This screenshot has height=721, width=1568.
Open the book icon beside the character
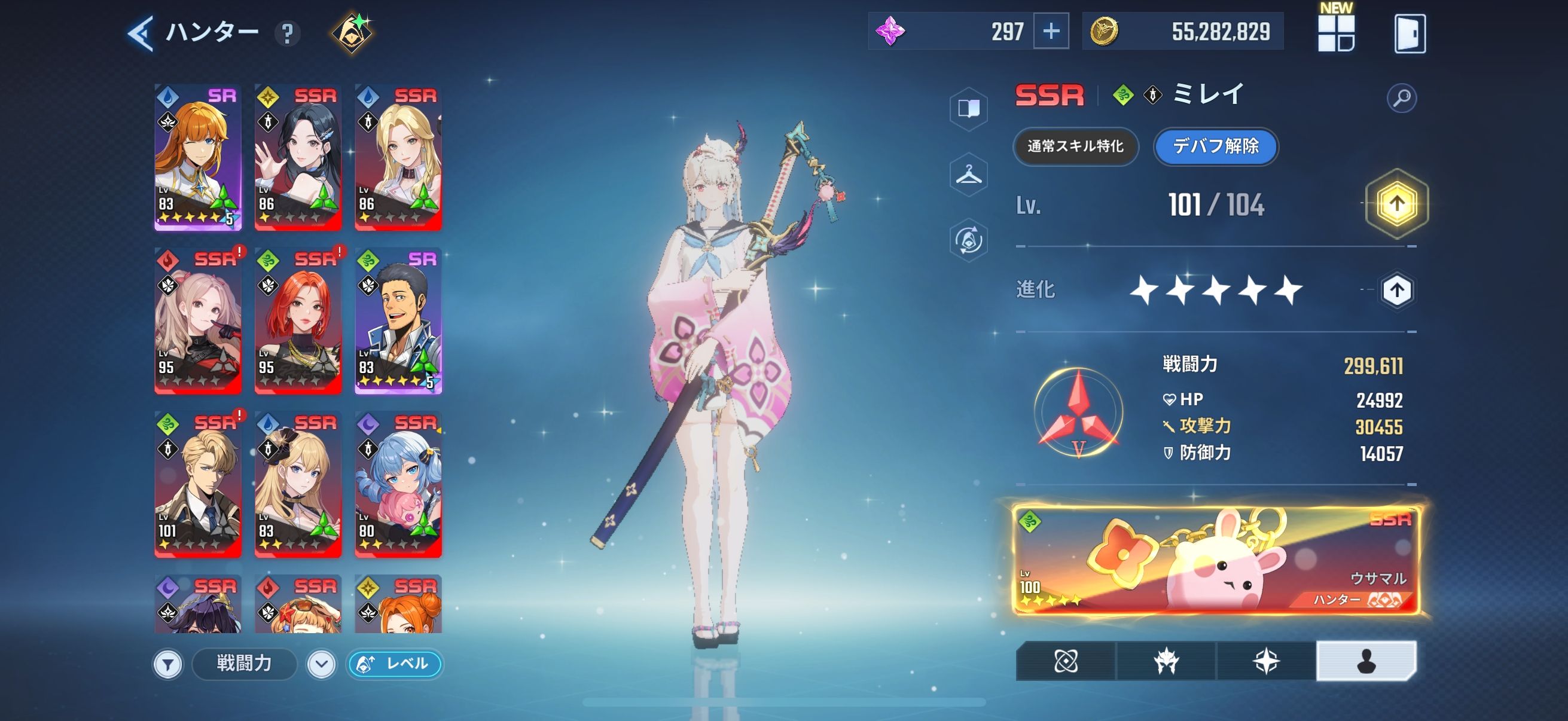click(968, 109)
